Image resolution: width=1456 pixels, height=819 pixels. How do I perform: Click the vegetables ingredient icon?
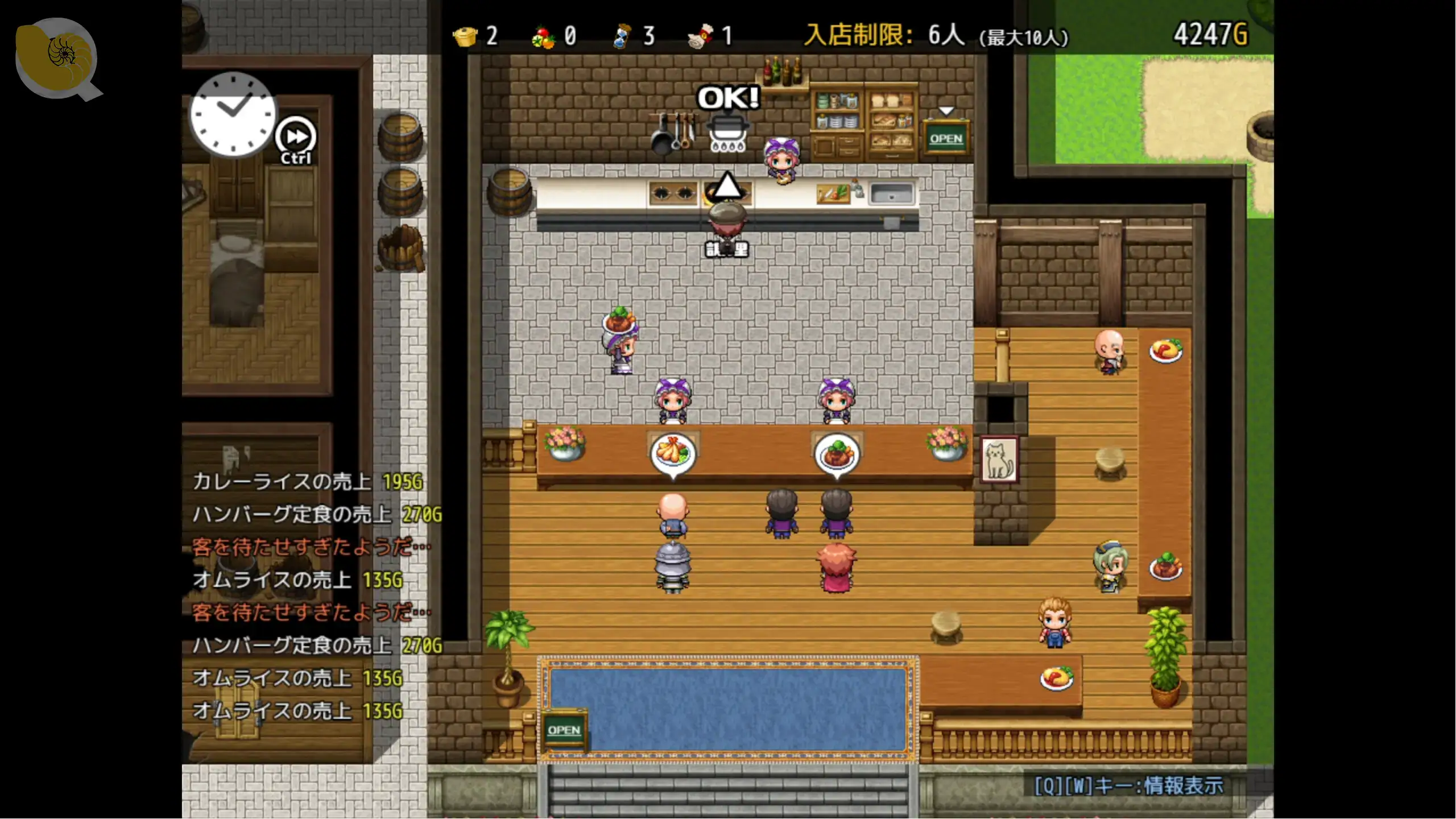click(543, 38)
